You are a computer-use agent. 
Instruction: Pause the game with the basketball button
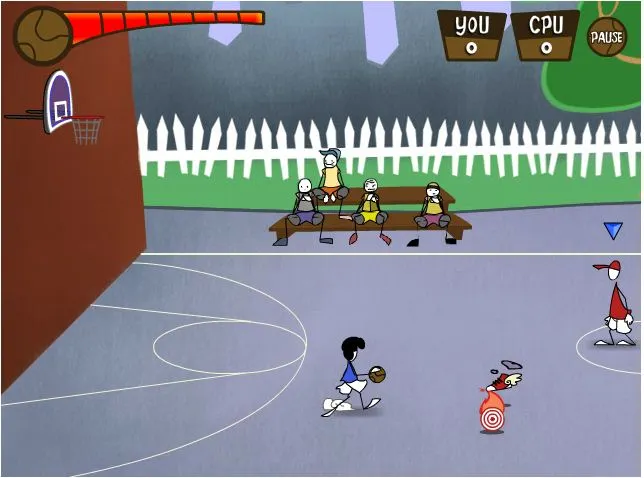(x=606, y=37)
